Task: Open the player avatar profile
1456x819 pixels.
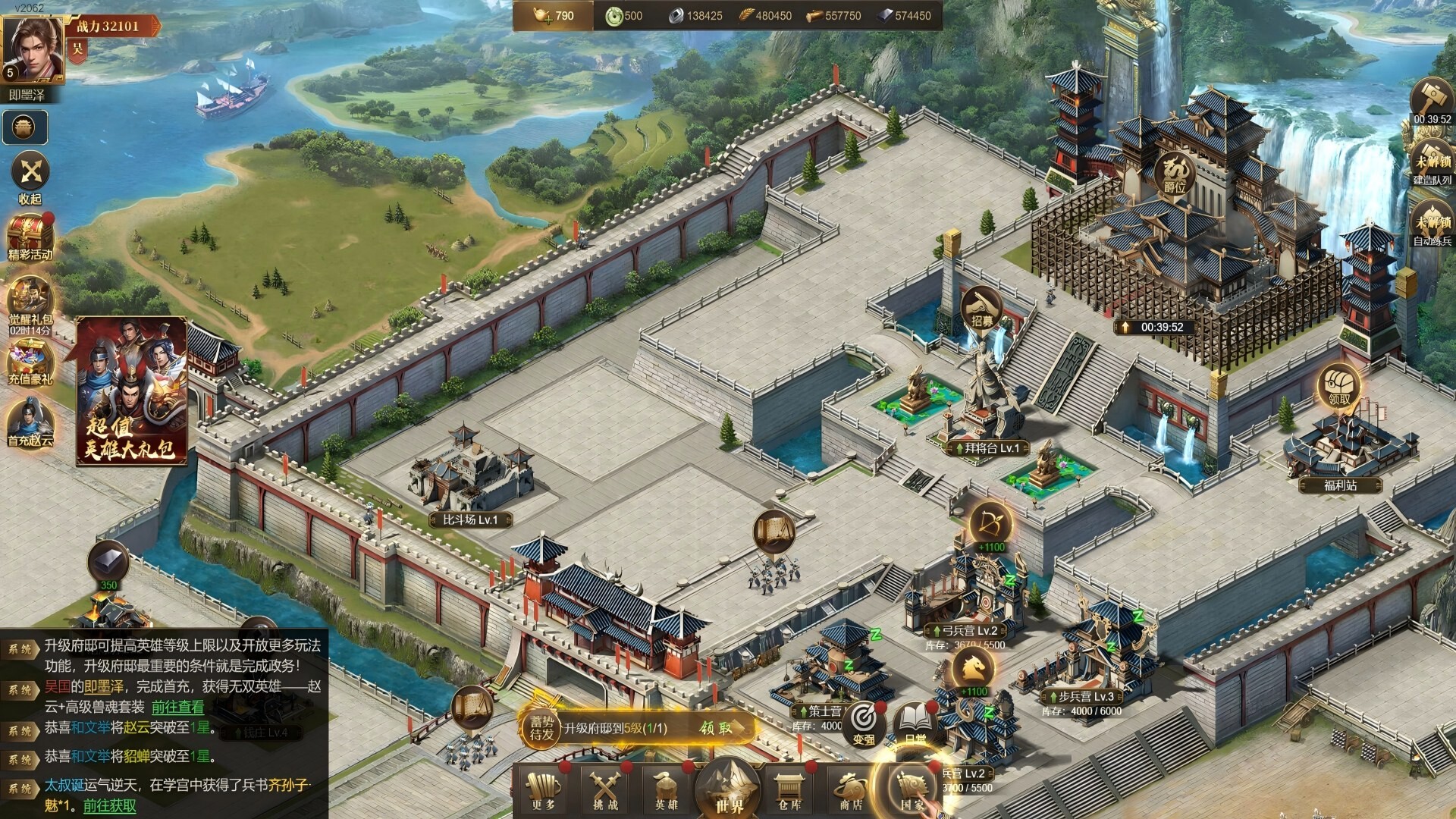Action: click(x=33, y=49)
